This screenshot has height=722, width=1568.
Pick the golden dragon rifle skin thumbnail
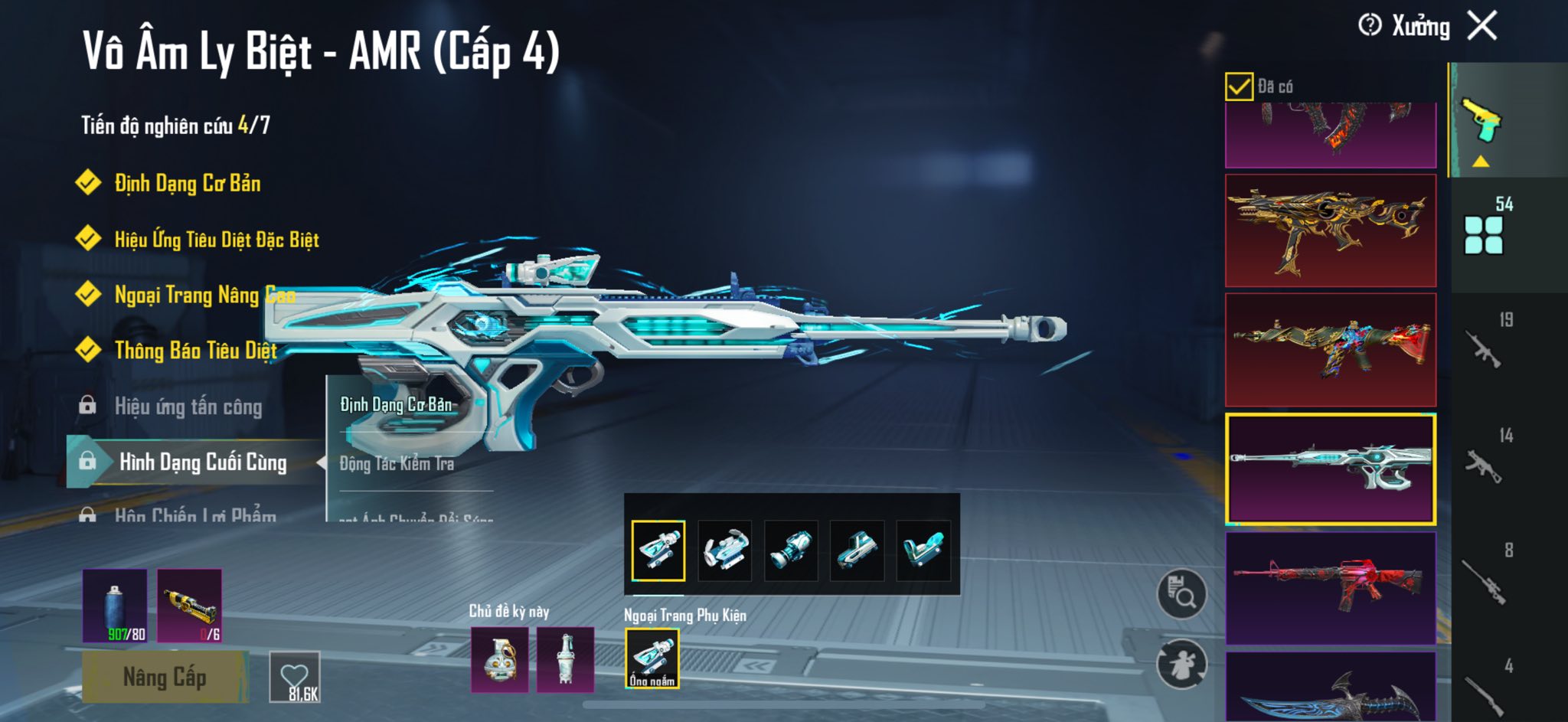coord(1330,230)
